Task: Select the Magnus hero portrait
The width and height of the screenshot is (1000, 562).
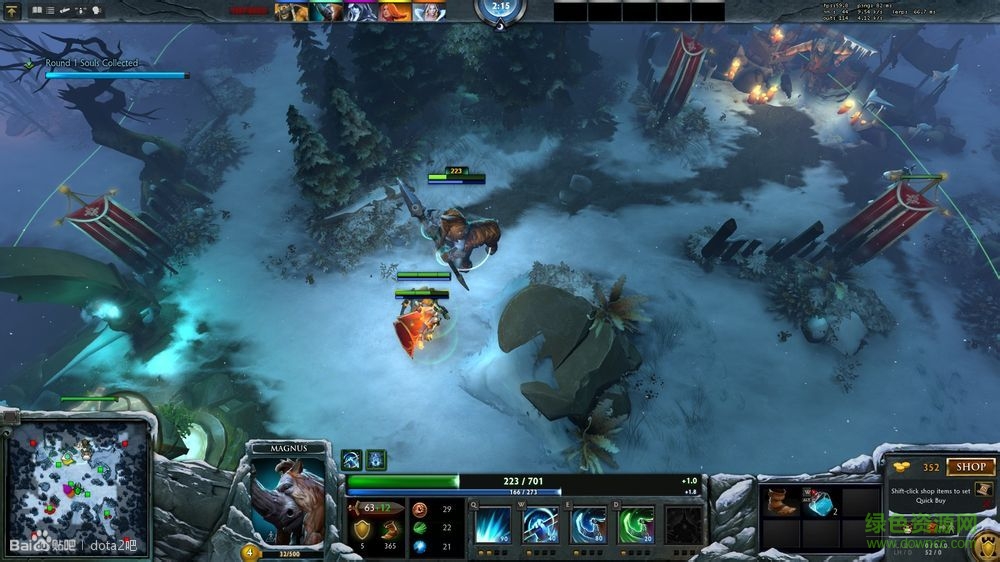Action: click(289, 502)
